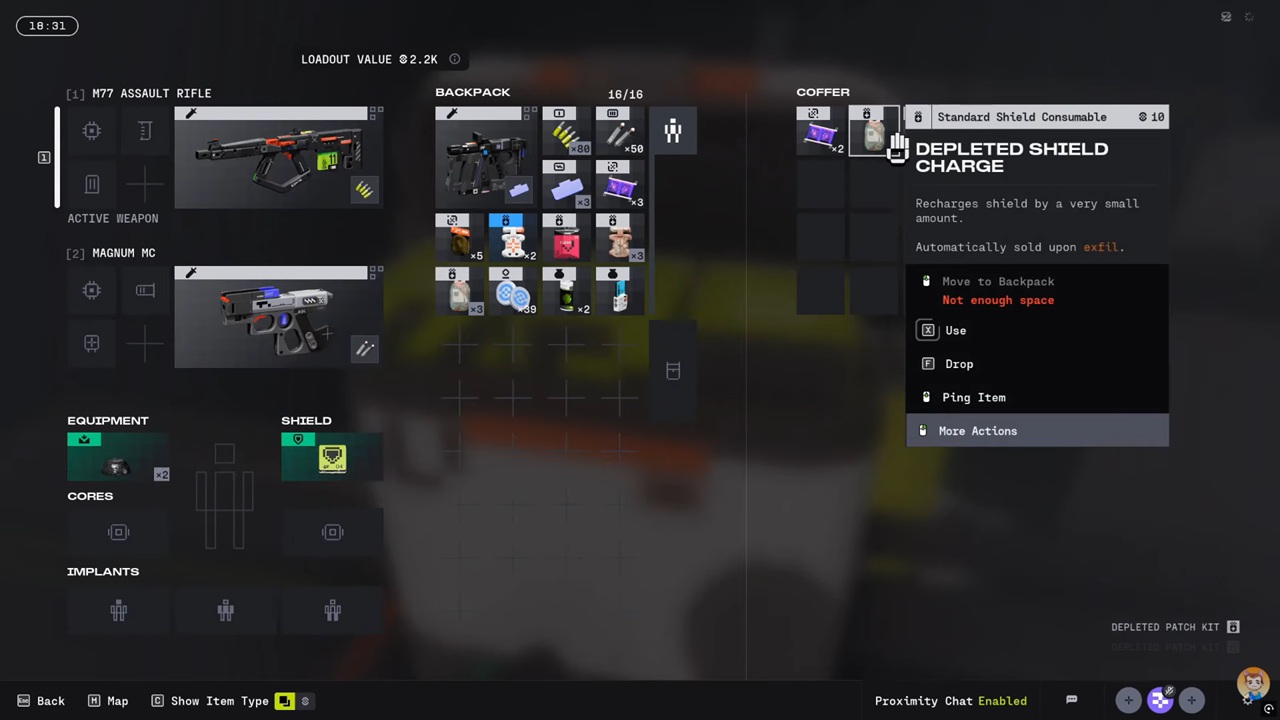Open the Map from the bottom bar
Image resolution: width=1280 pixels, height=720 pixels.
pos(108,701)
